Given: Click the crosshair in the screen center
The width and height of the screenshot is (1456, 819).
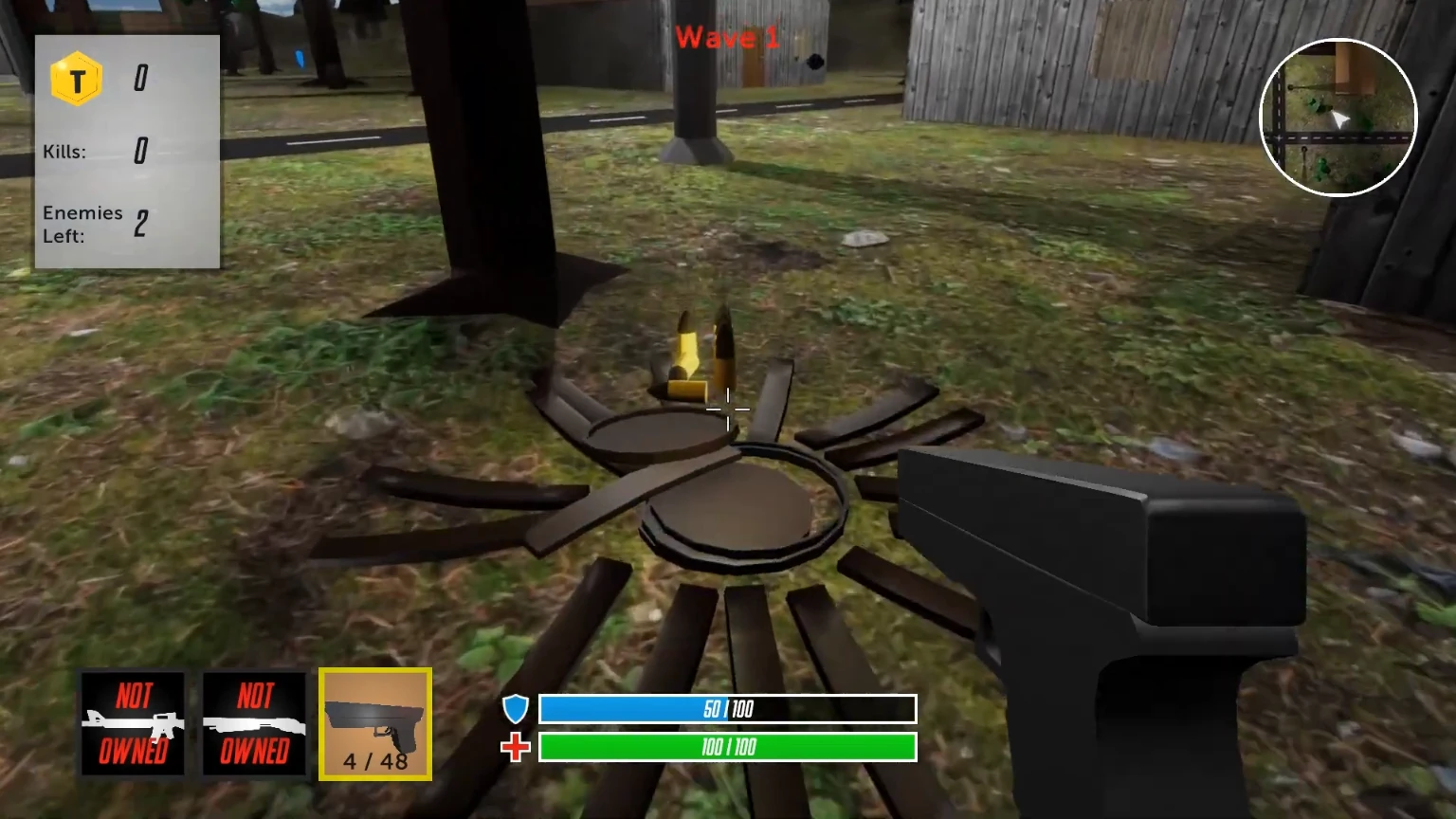Looking at the screenshot, I should pos(727,409).
